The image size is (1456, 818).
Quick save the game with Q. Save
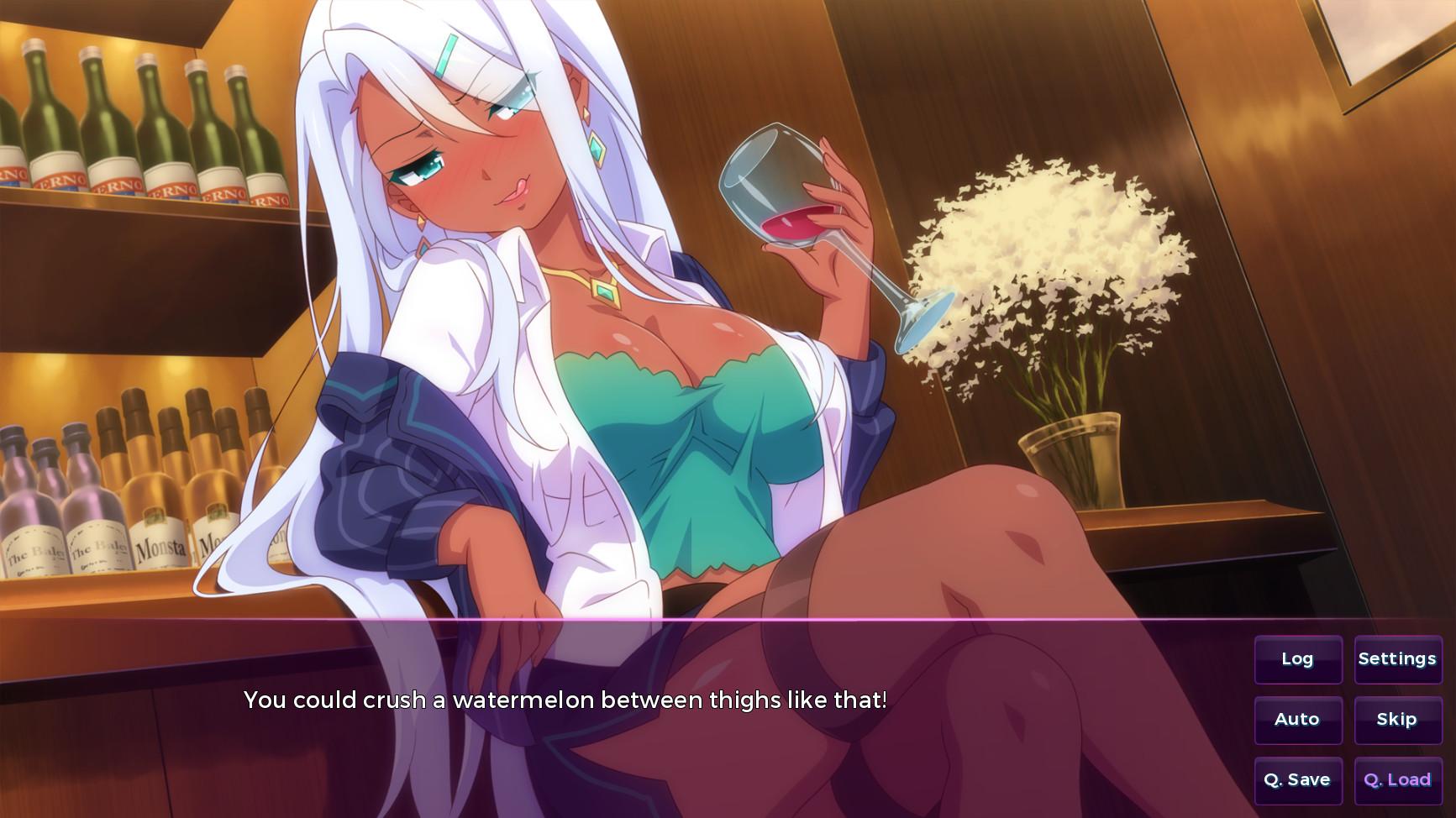pyautogui.click(x=1297, y=780)
